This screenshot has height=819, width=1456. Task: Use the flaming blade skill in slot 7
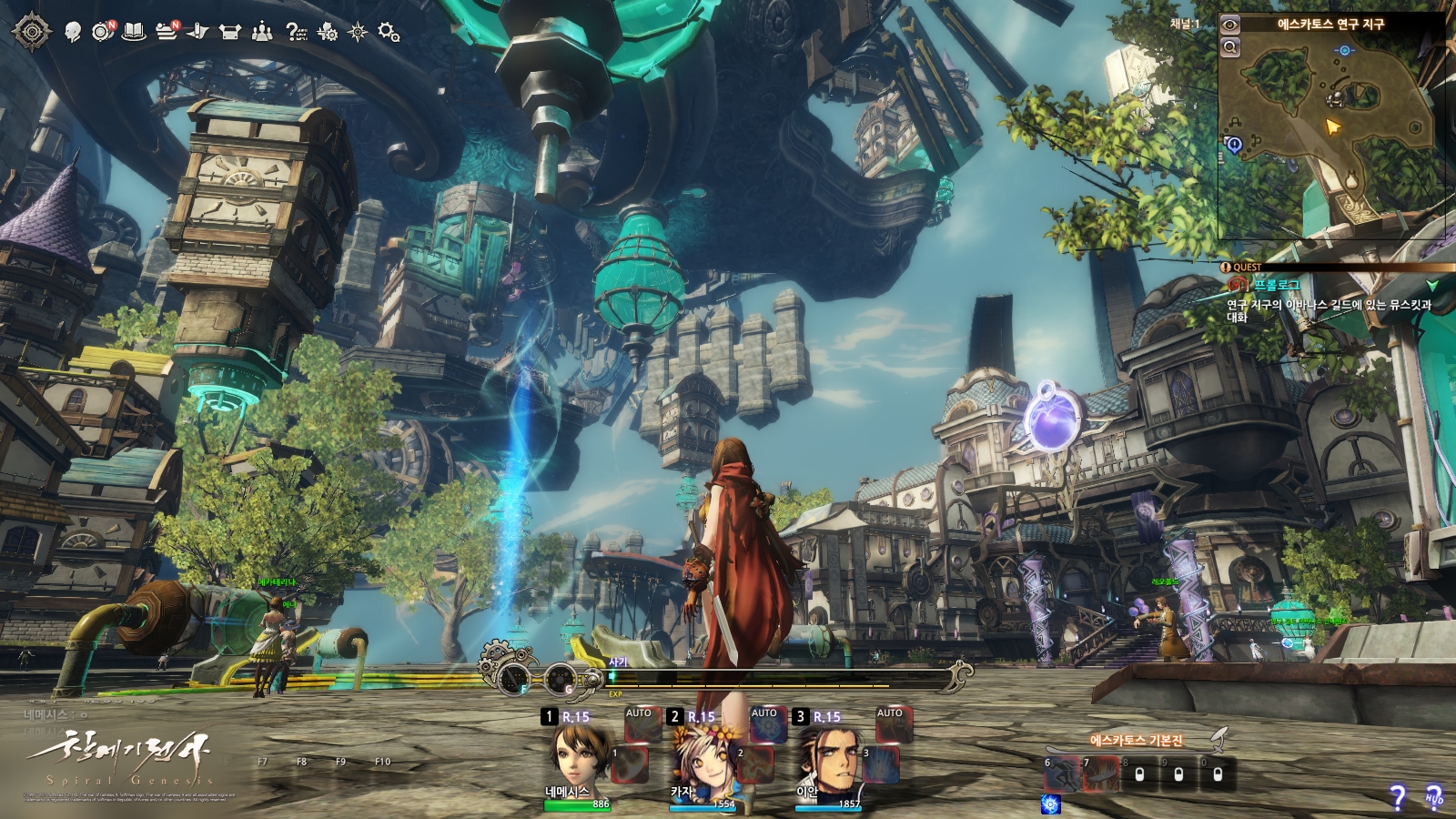[x=1100, y=773]
